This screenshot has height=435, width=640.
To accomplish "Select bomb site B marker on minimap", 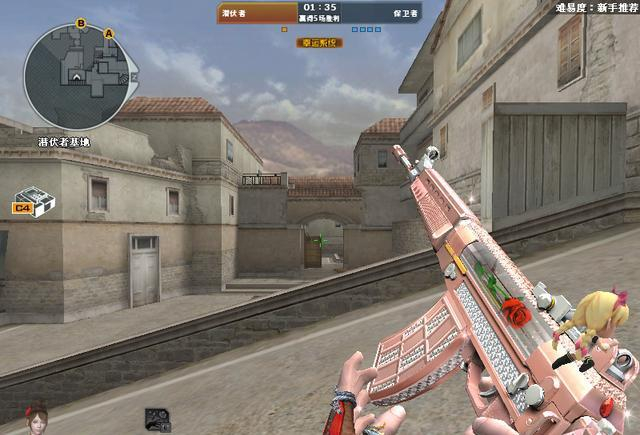I will (81, 22).
